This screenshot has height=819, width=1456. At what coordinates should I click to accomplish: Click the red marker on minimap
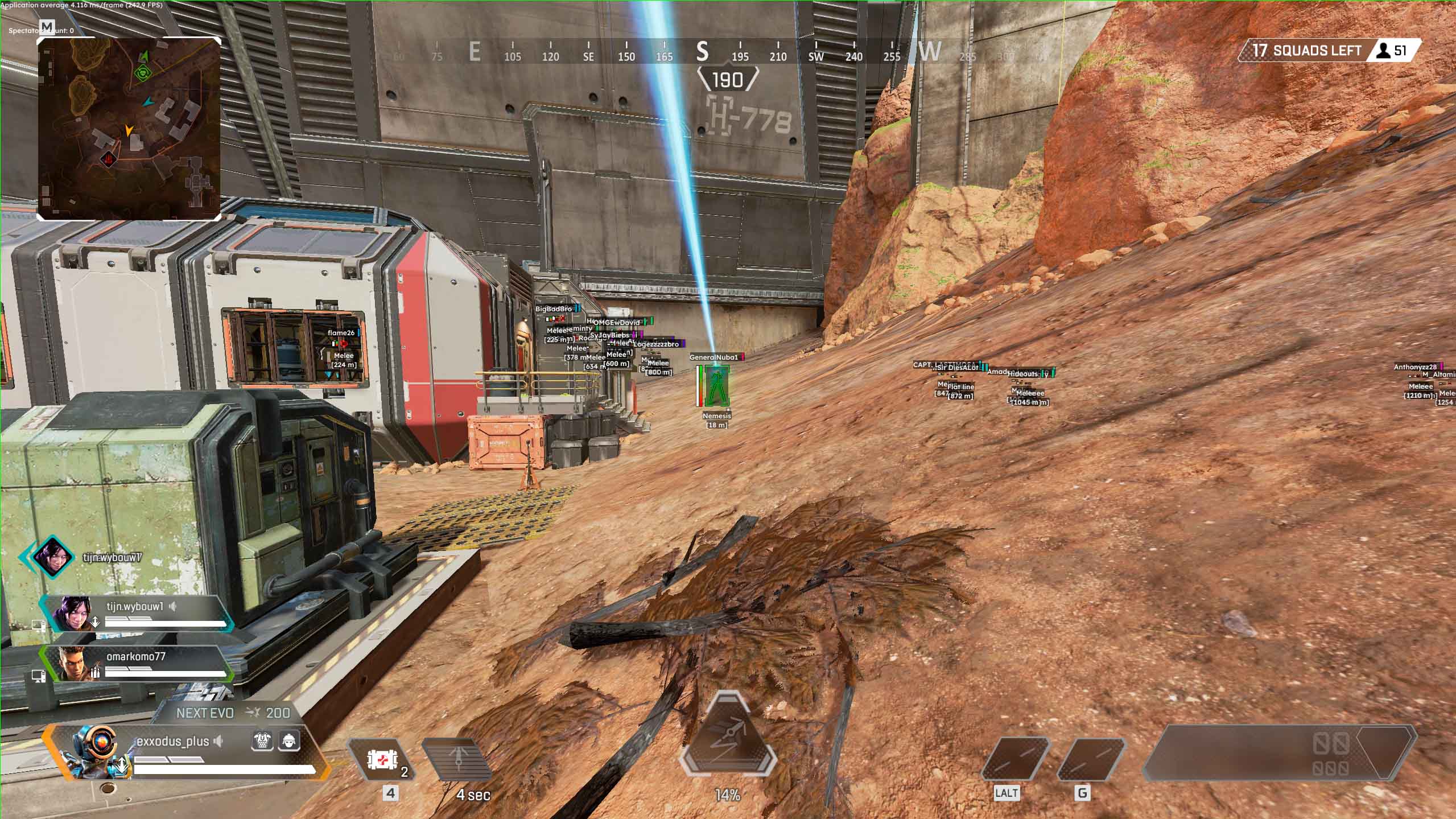coord(108,159)
